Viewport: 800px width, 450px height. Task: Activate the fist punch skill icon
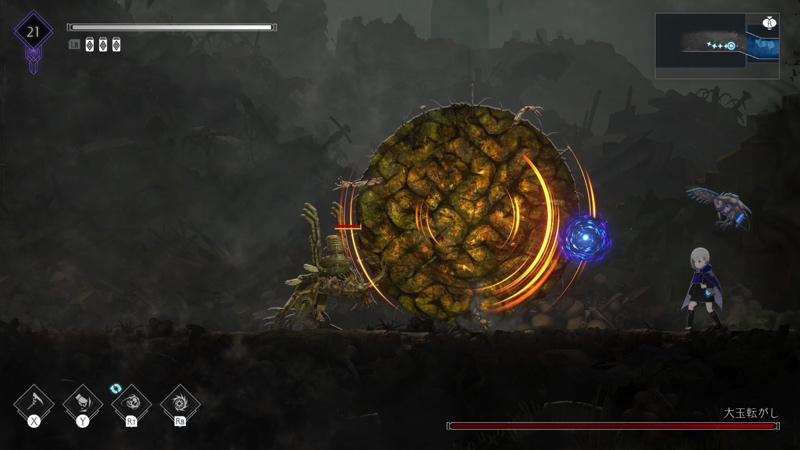(x=83, y=403)
